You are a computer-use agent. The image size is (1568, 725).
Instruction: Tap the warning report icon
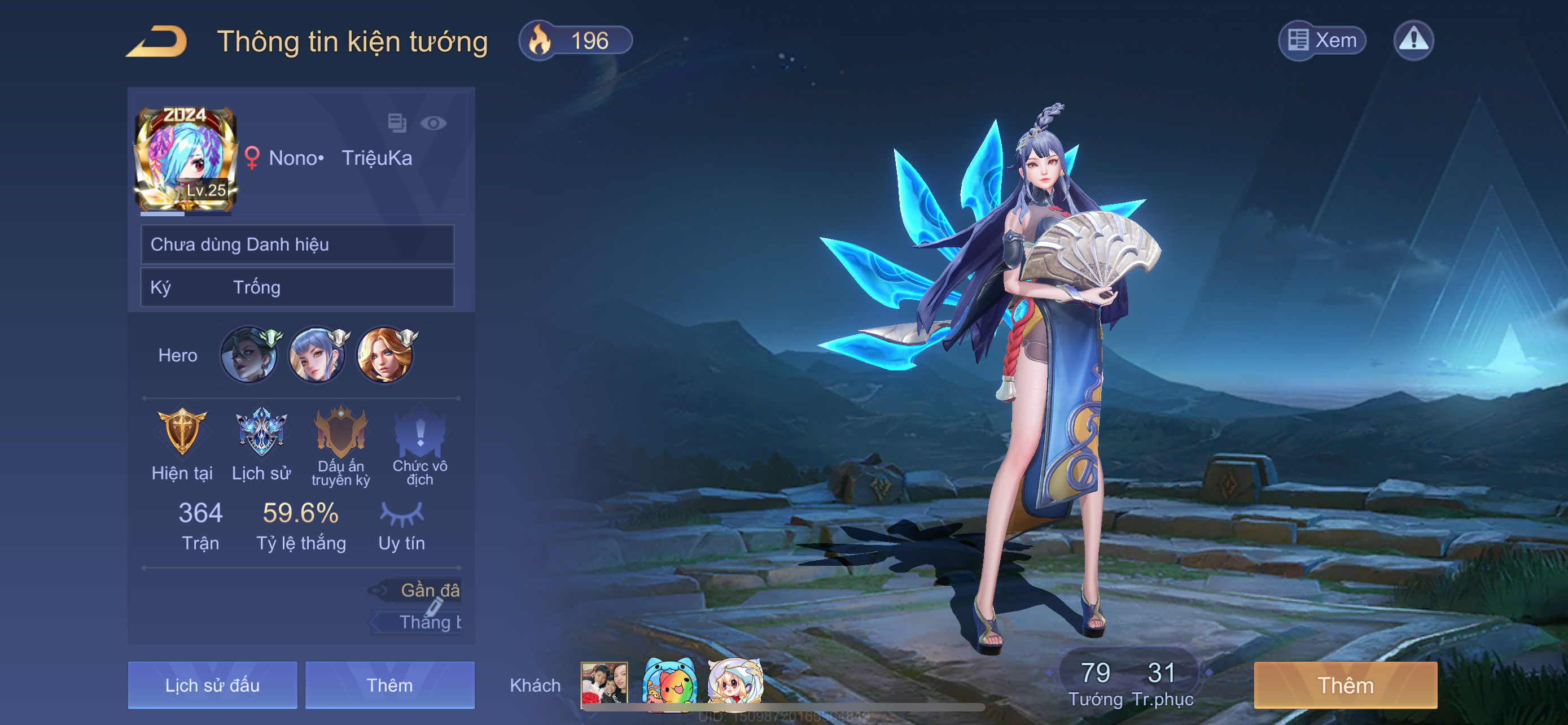[1413, 41]
